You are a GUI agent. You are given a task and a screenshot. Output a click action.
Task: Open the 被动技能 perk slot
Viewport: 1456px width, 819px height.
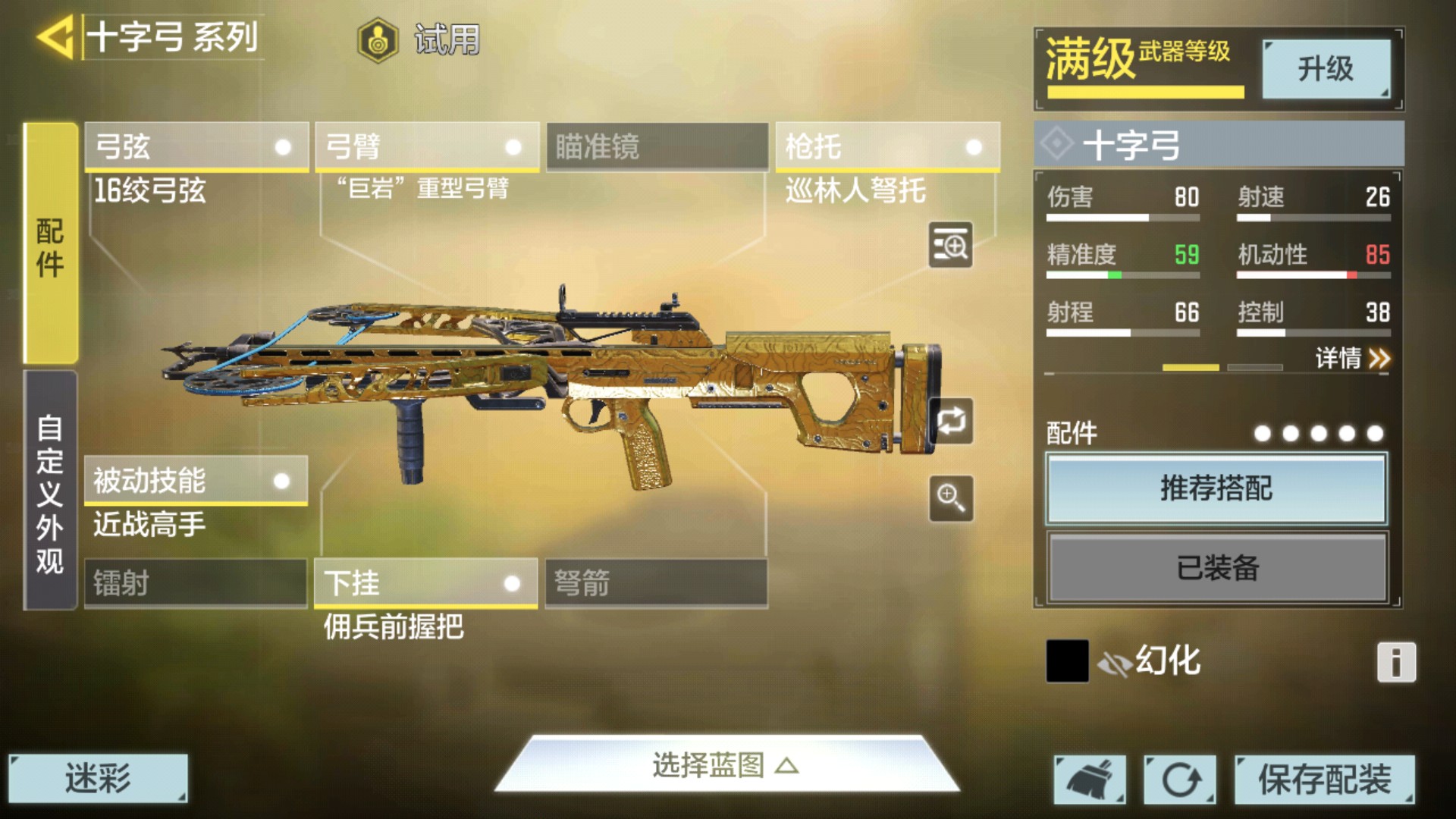196,480
